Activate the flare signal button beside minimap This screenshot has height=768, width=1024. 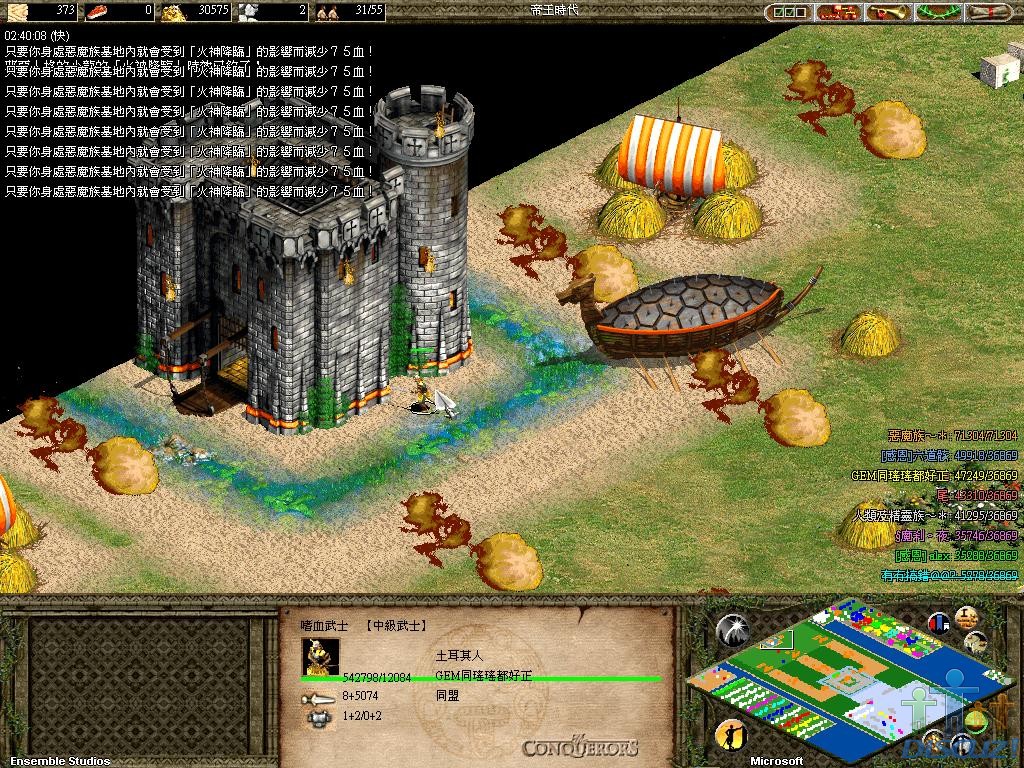tap(732, 628)
